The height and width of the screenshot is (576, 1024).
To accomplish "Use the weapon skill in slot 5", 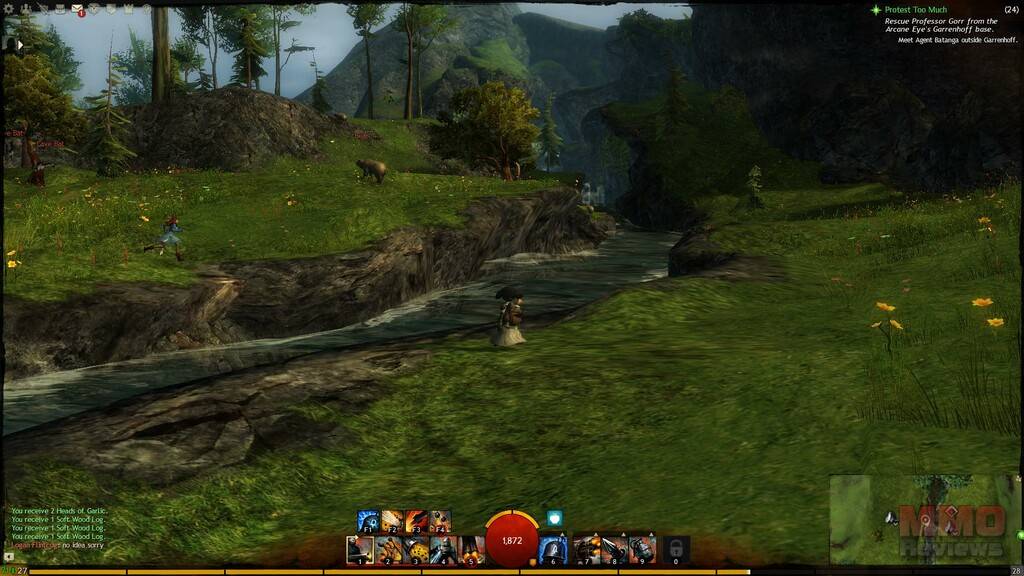I will (x=472, y=549).
